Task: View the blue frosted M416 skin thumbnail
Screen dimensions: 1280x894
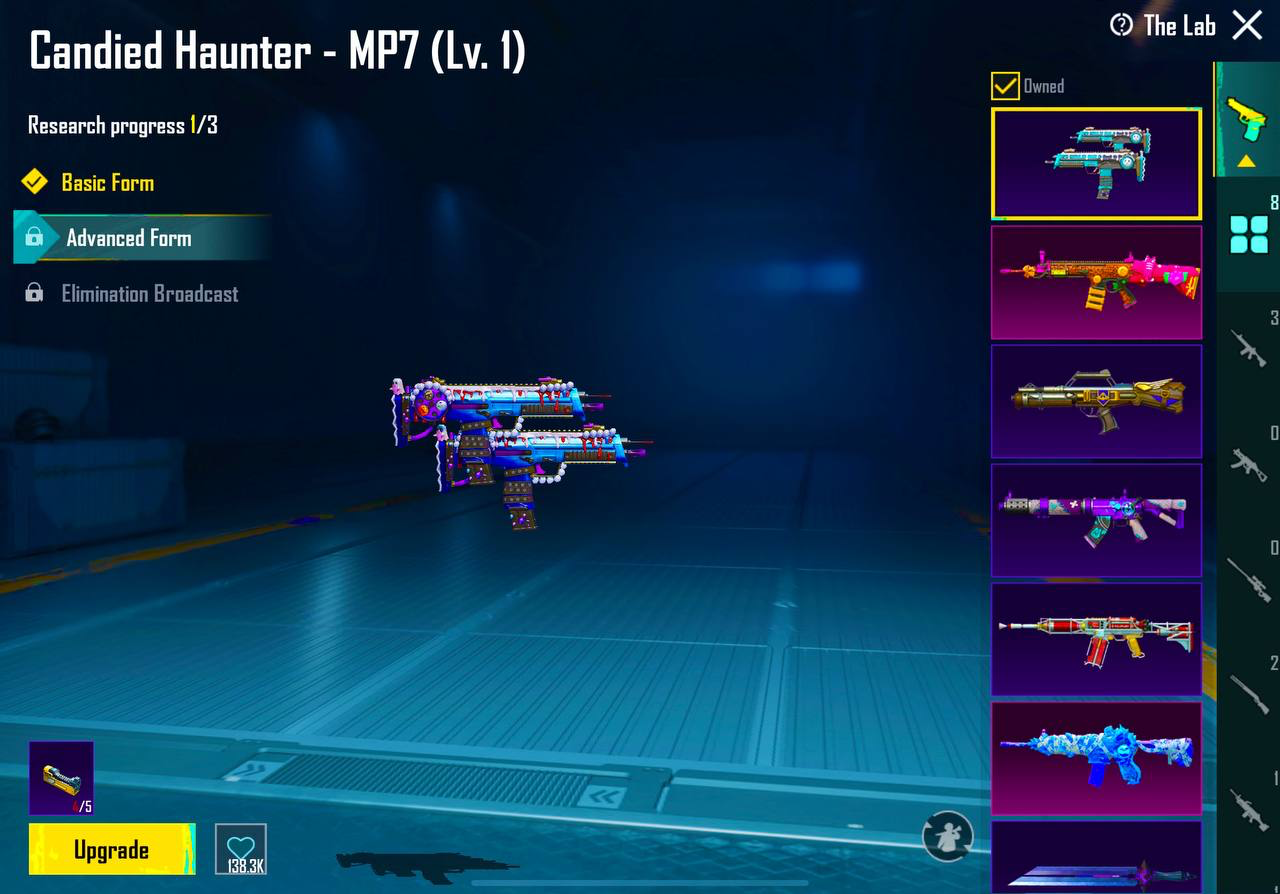Action: [1096, 760]
